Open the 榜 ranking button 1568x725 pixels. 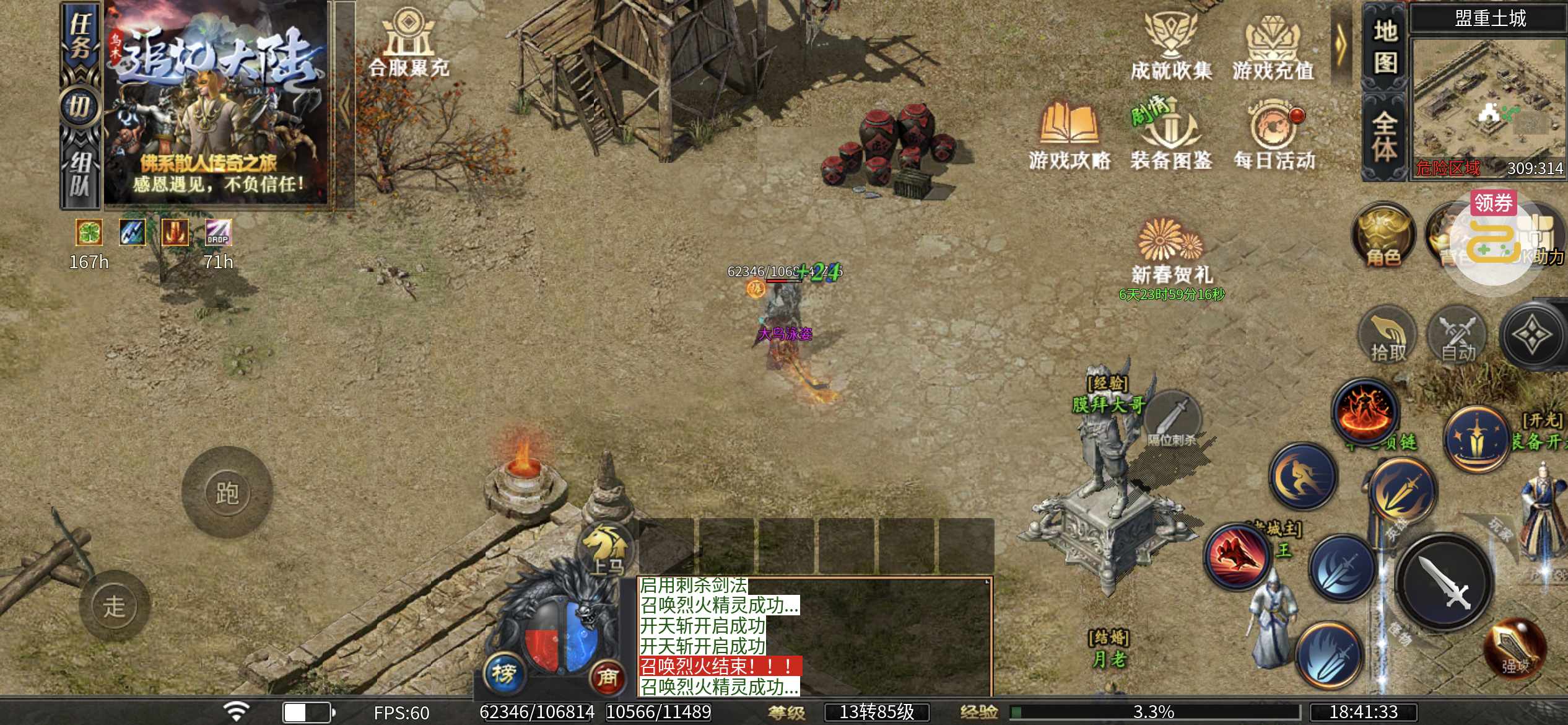tap(504, 672)
